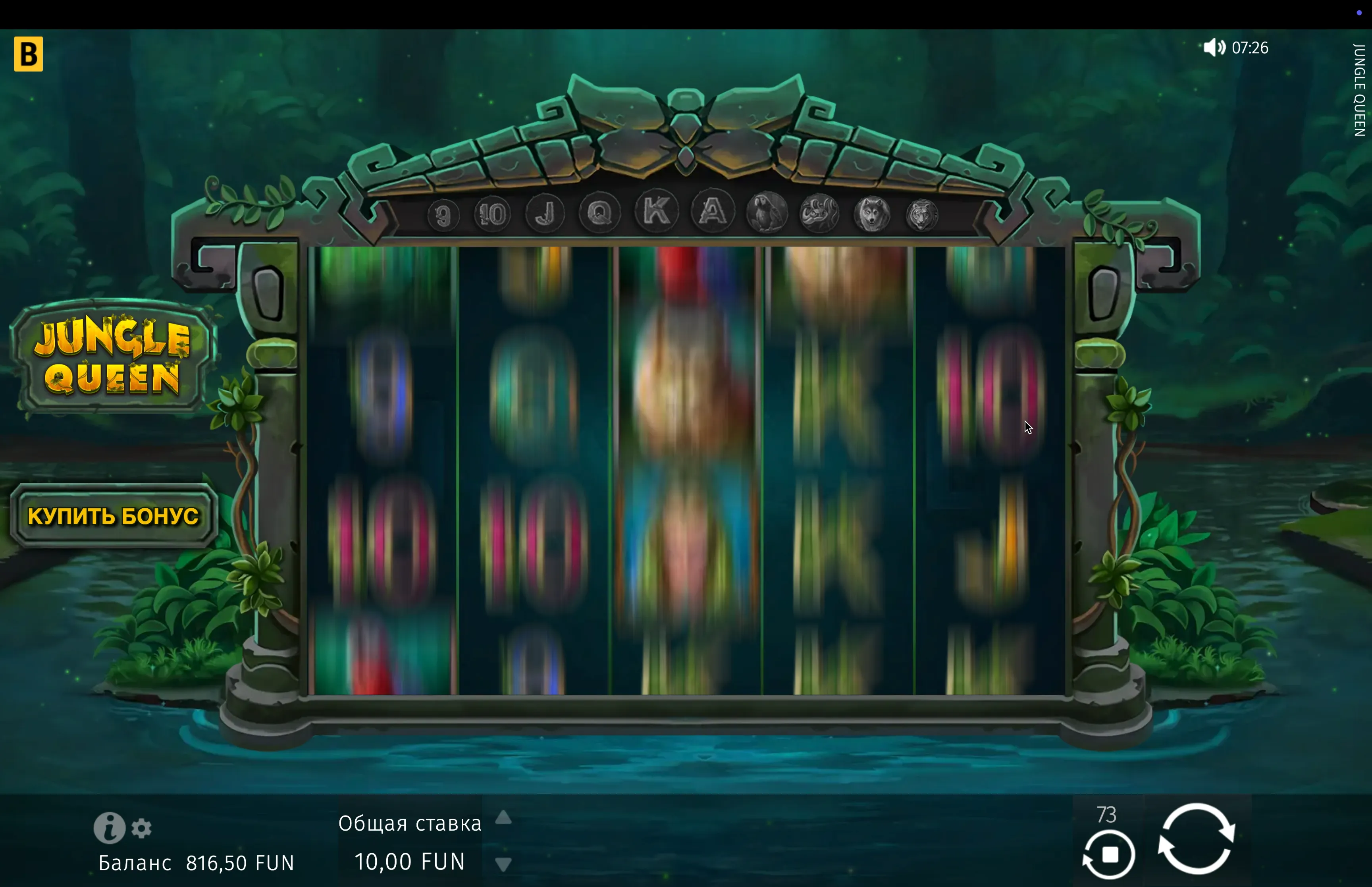1372x887 pixels.
Task: Open the game info paytable
Action: 109,828
